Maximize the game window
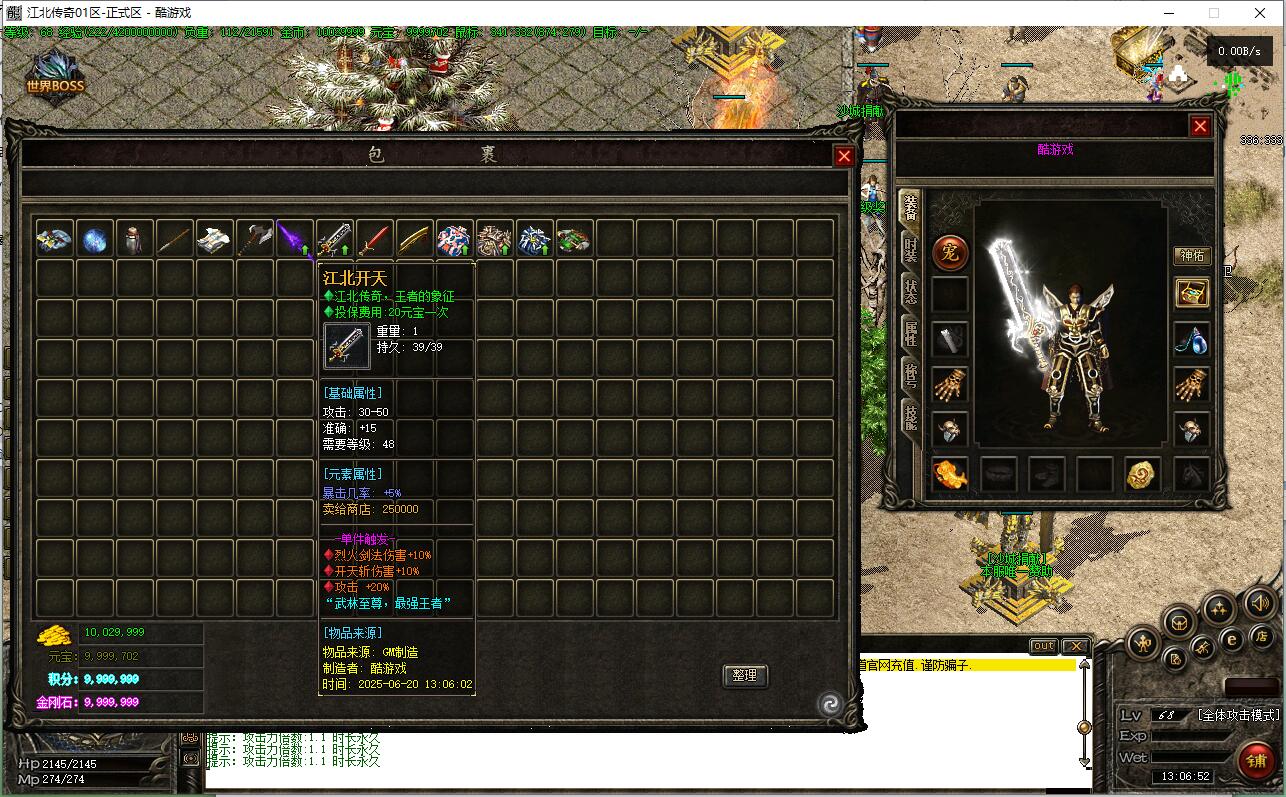Viewport: 1286px width, 797px height. 1214,13
